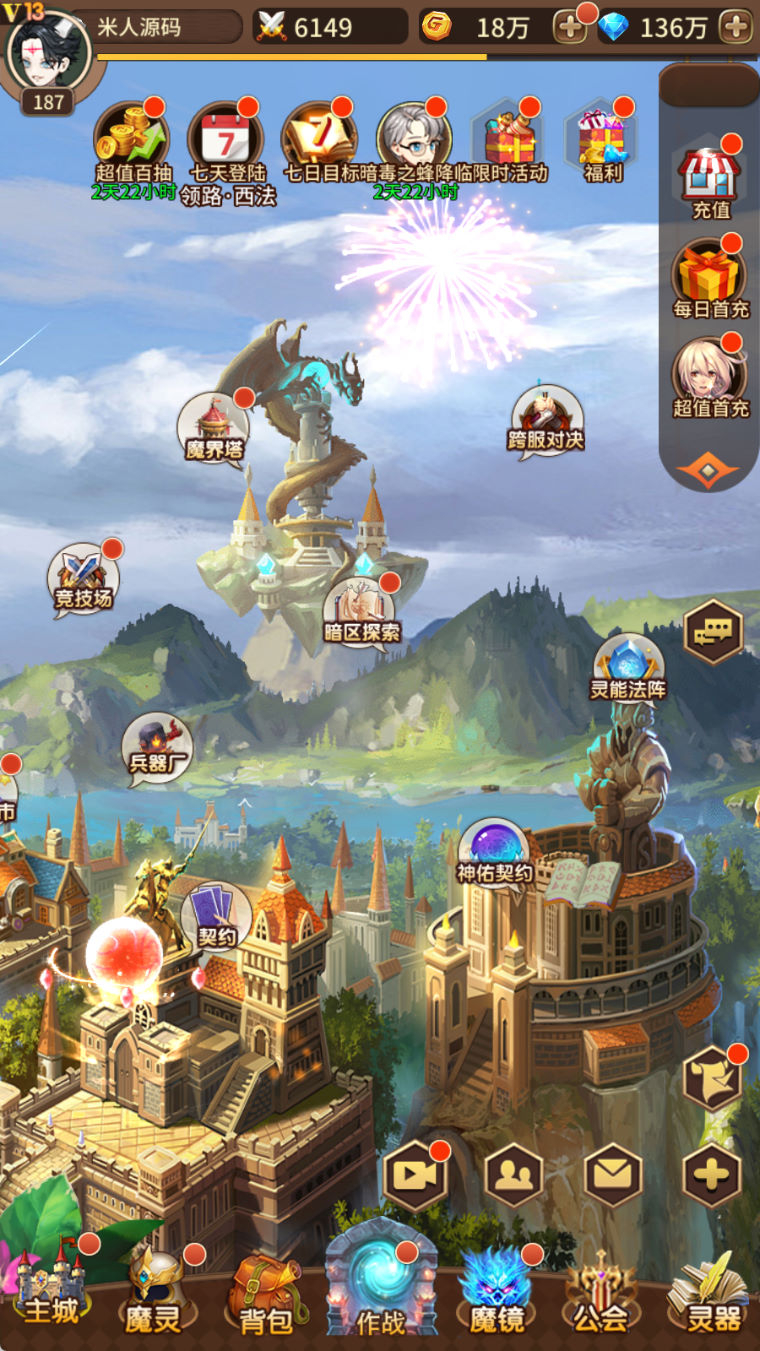This screenshot has width=760, height=1351.
Task: Open the 超值百抽 event
Action: click(133, 140)
